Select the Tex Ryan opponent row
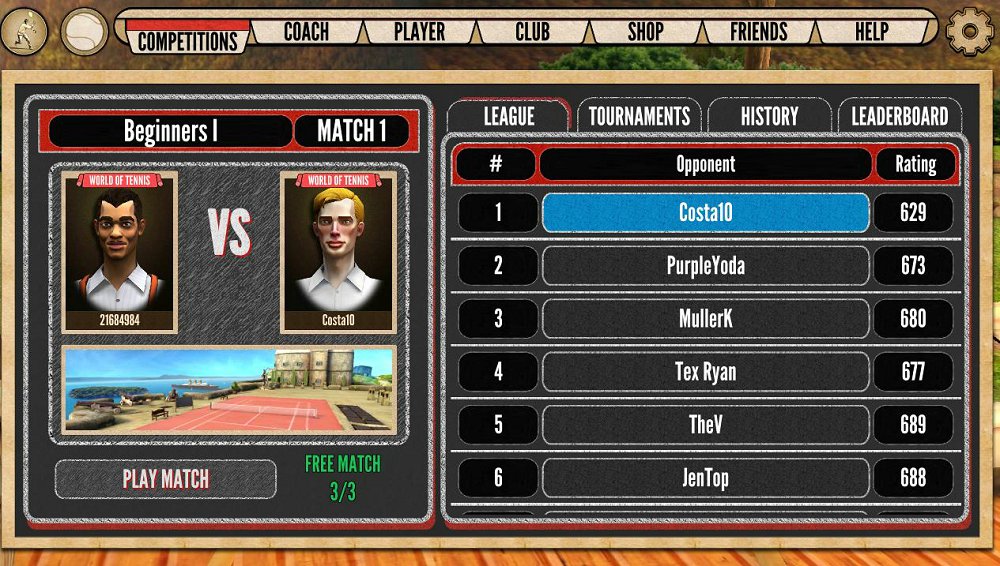Viewport: 1000px width, 566px height. [705, 372]
